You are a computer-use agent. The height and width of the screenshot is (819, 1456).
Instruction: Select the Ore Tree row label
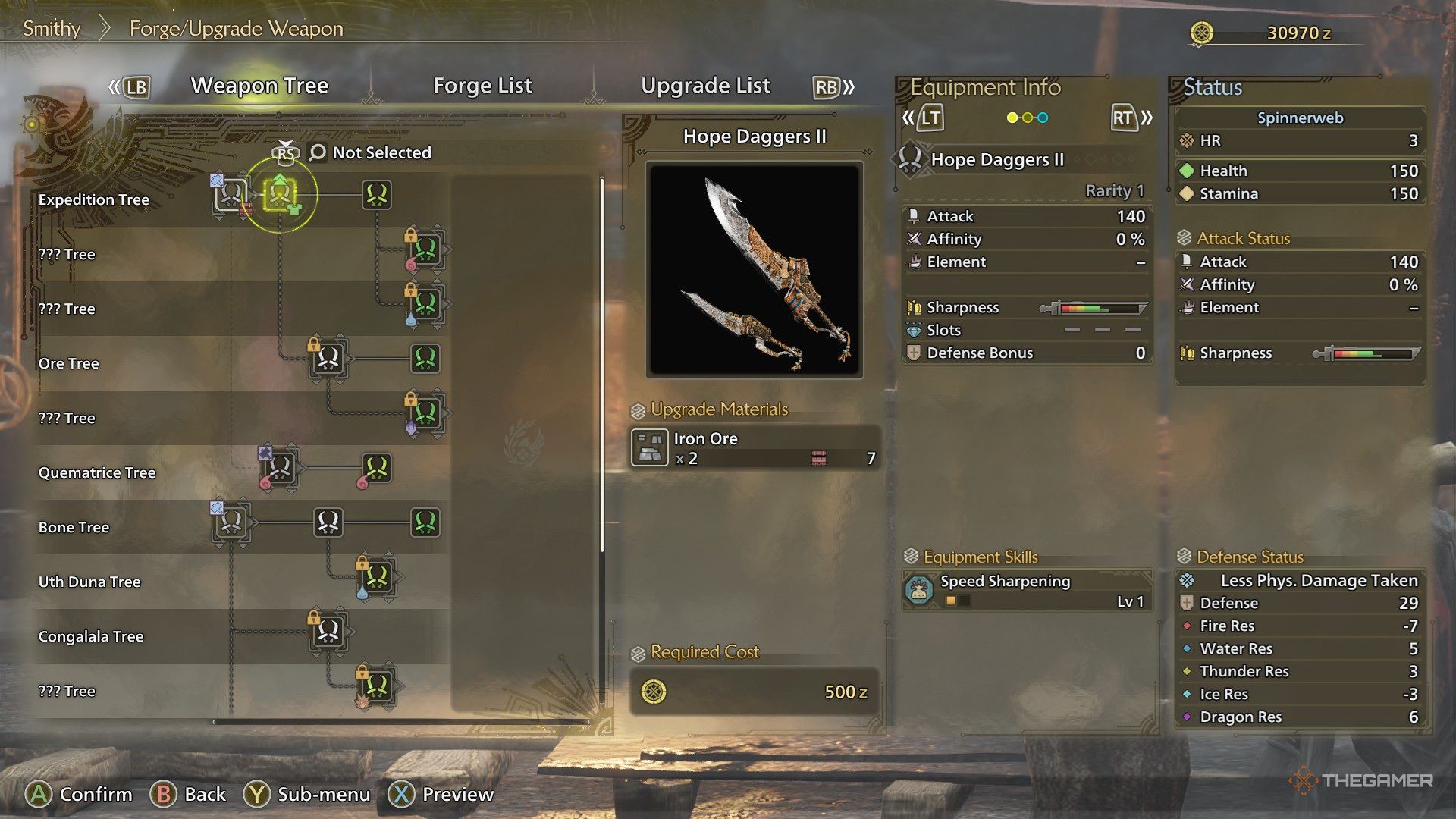[68, 363]
